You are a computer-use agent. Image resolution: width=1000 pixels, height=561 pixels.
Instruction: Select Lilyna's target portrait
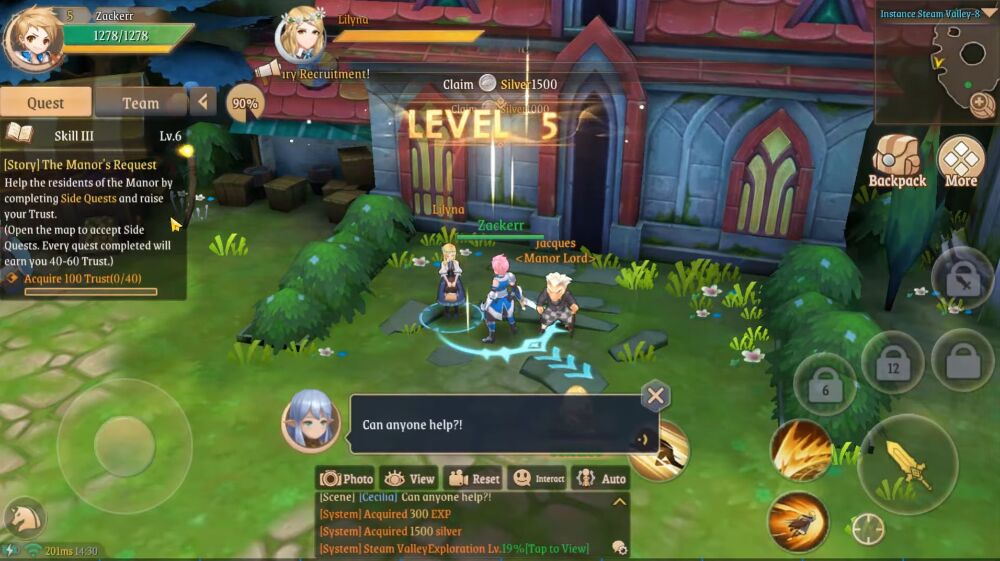(x=301, y=36)
